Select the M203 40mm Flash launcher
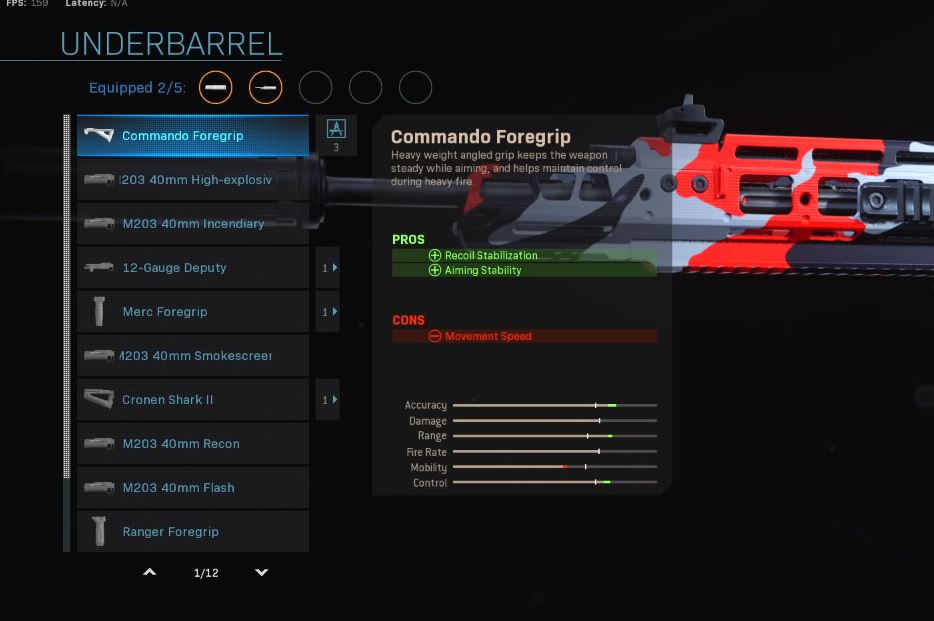This screenshot has height=621, width=934. 192,488
